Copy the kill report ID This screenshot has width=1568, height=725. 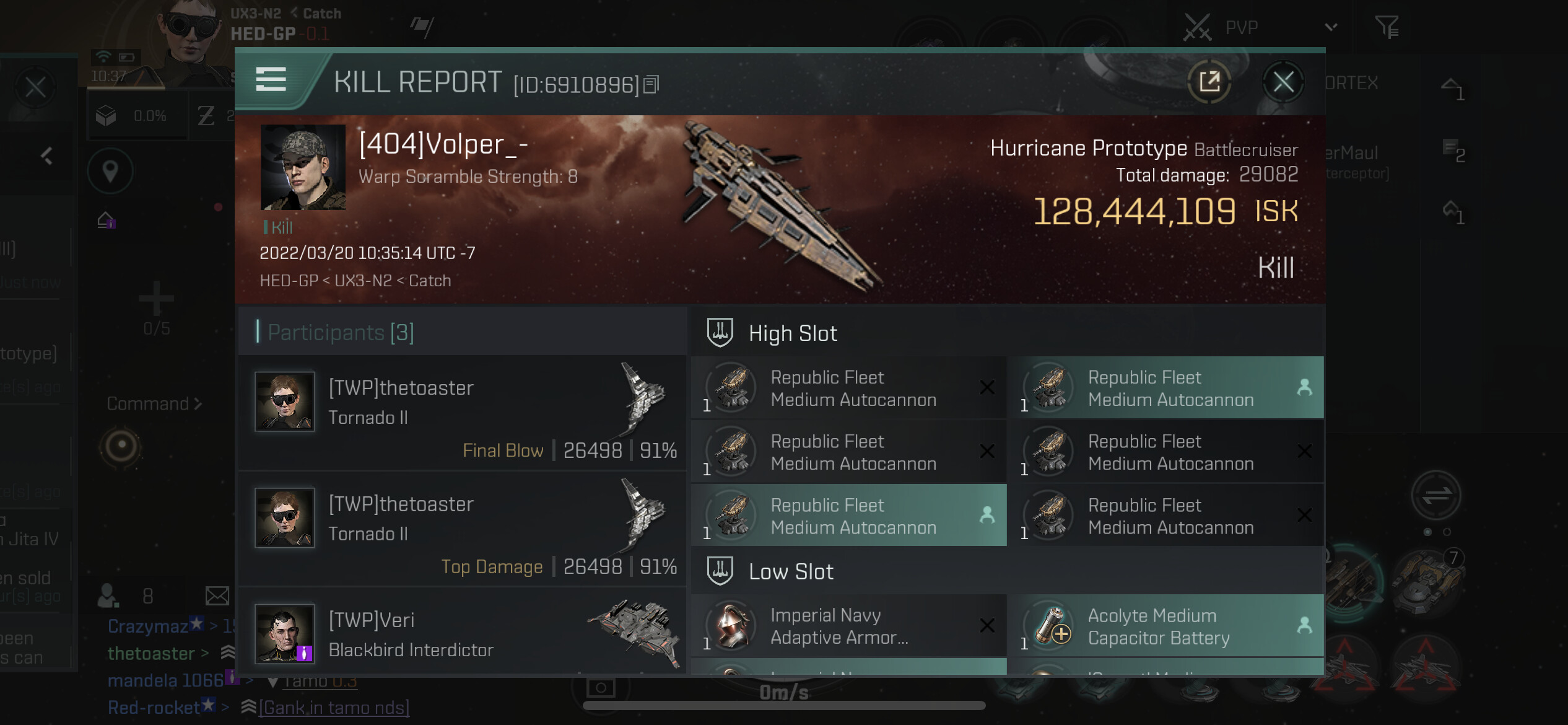click(651, 84)
